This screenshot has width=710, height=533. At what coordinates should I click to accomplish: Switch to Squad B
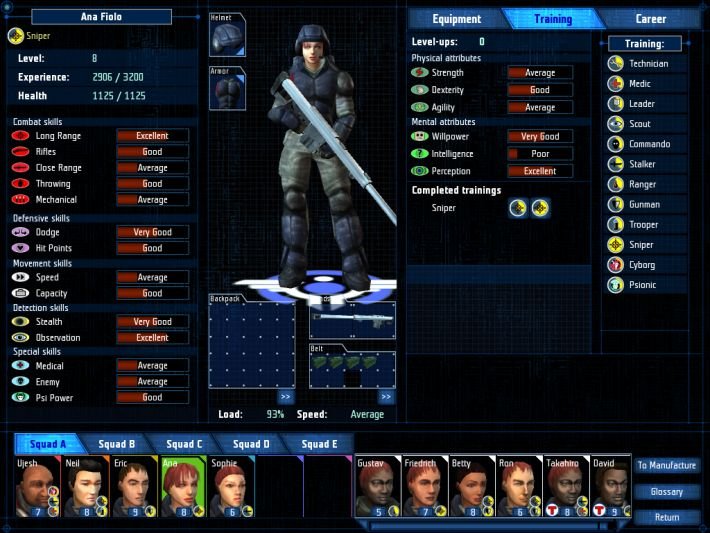pos(117,444)
